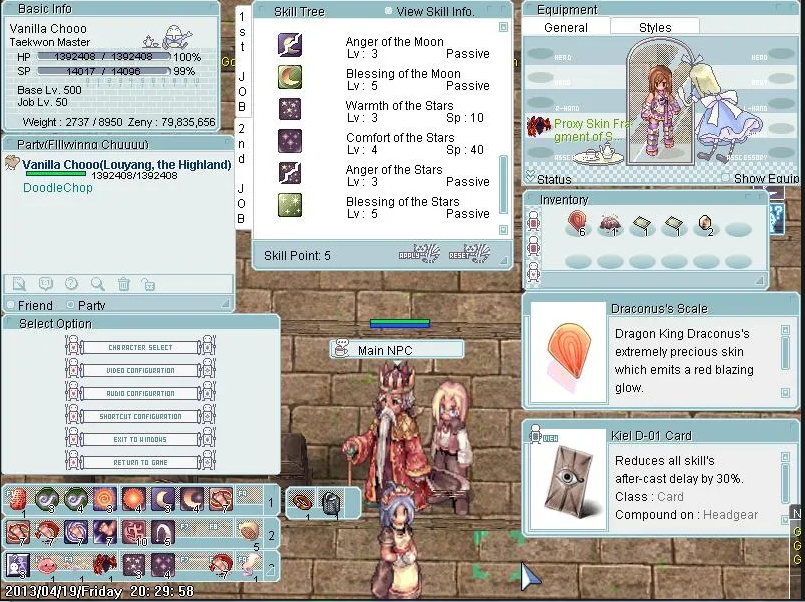Toggle the View Skill Info option
This screenshot has width=805, height=602.
pyautogui.click(x=389, y=11)
